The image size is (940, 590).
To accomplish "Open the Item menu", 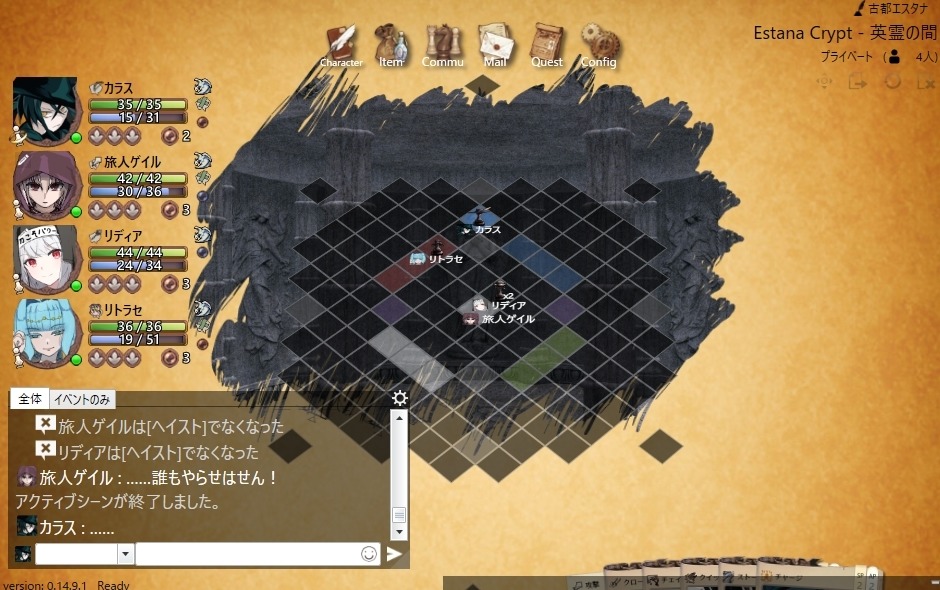I will [391, 45].
